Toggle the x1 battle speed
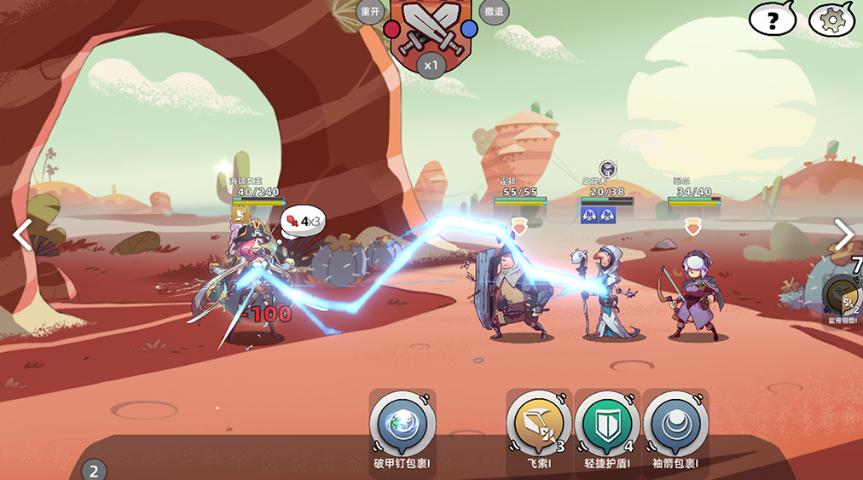This screenshot has height=480, width=863. pyautogui.click(x=431, y=65)
